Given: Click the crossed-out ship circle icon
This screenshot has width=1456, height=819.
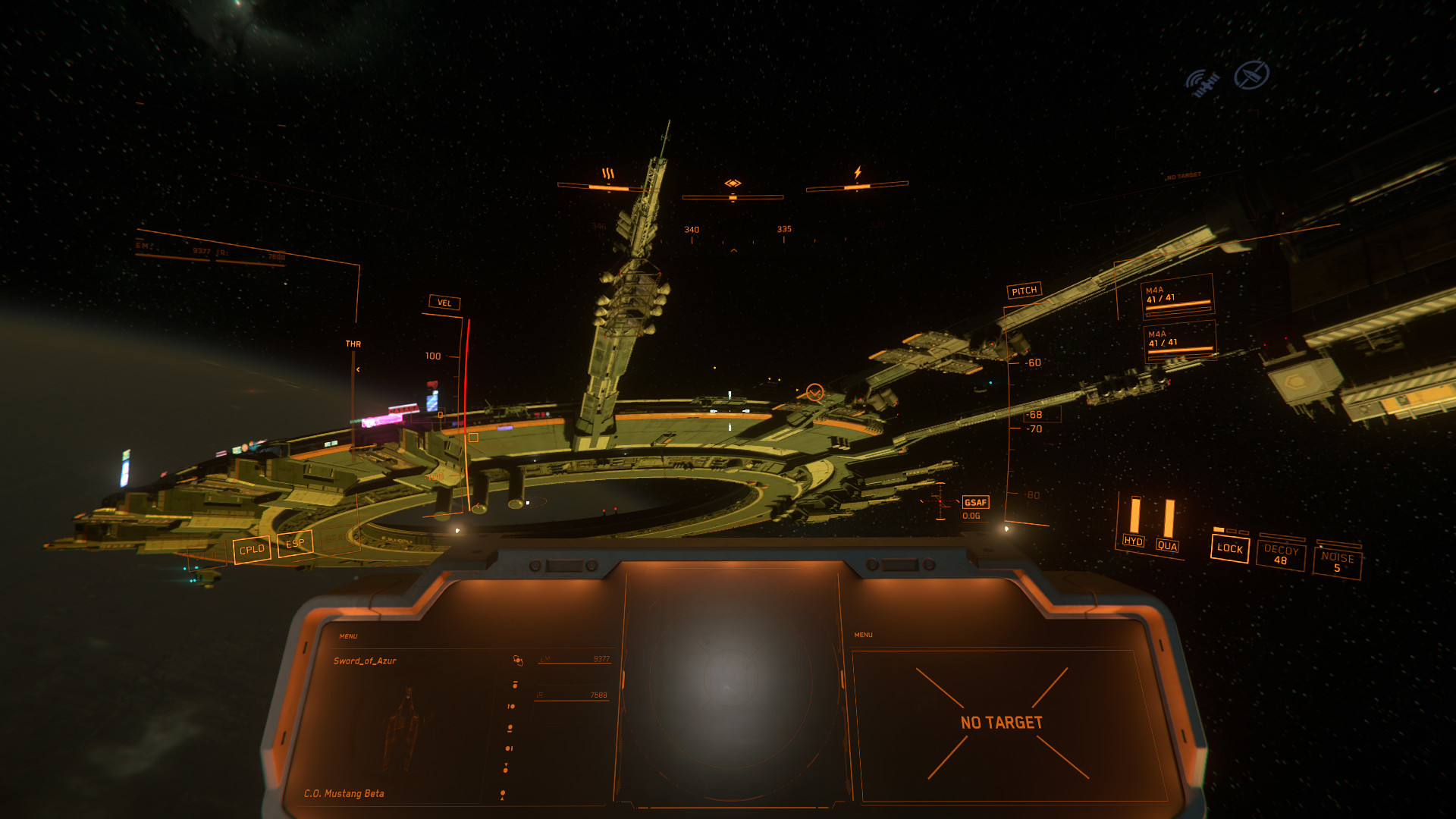Looking at the screenshot, I should [1251, 75].
